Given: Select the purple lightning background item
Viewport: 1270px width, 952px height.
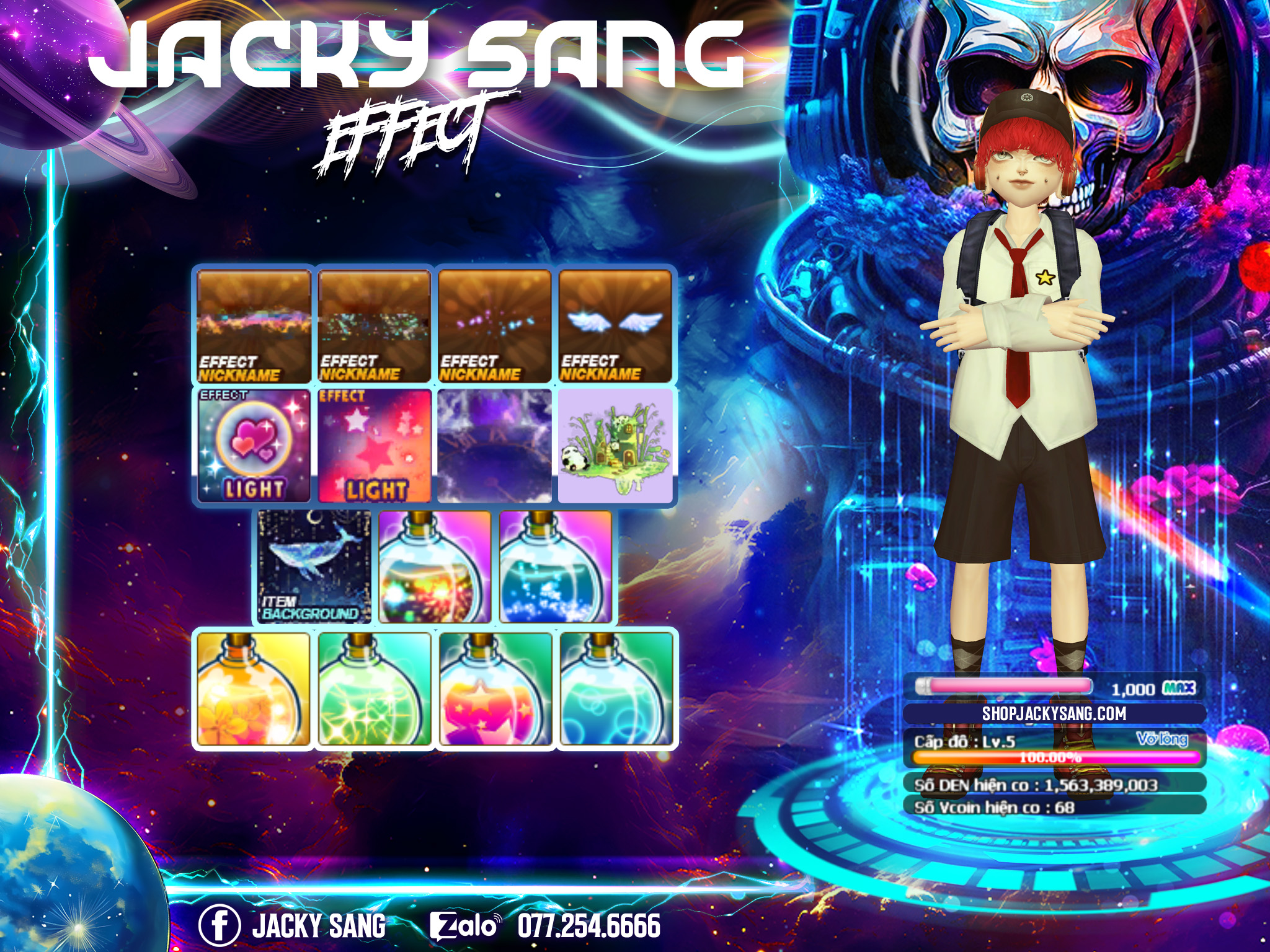Looking at the screenshot, I should 495,446.
